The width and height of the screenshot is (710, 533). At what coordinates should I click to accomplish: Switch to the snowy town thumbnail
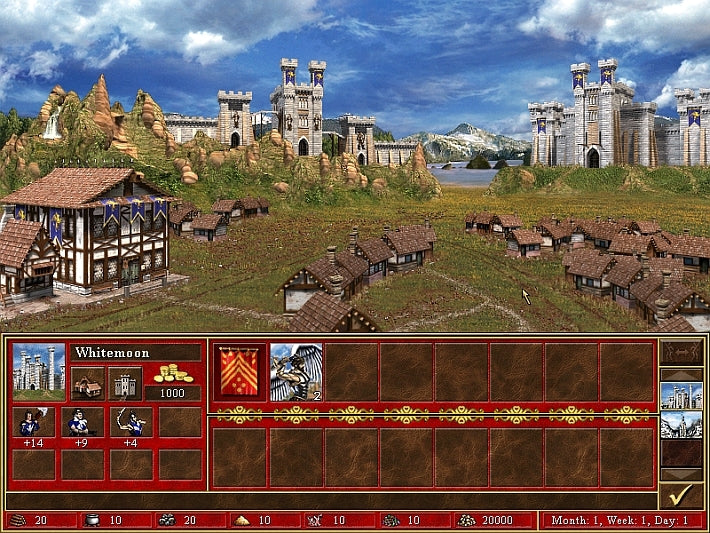tap(680, 426)
